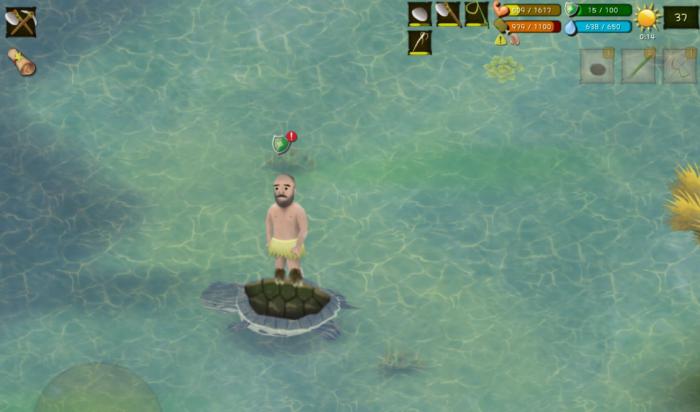Viewport: 700px width, 412px height.
Task: Select the stone item slot in hotbar
Action: coord(420,14)
